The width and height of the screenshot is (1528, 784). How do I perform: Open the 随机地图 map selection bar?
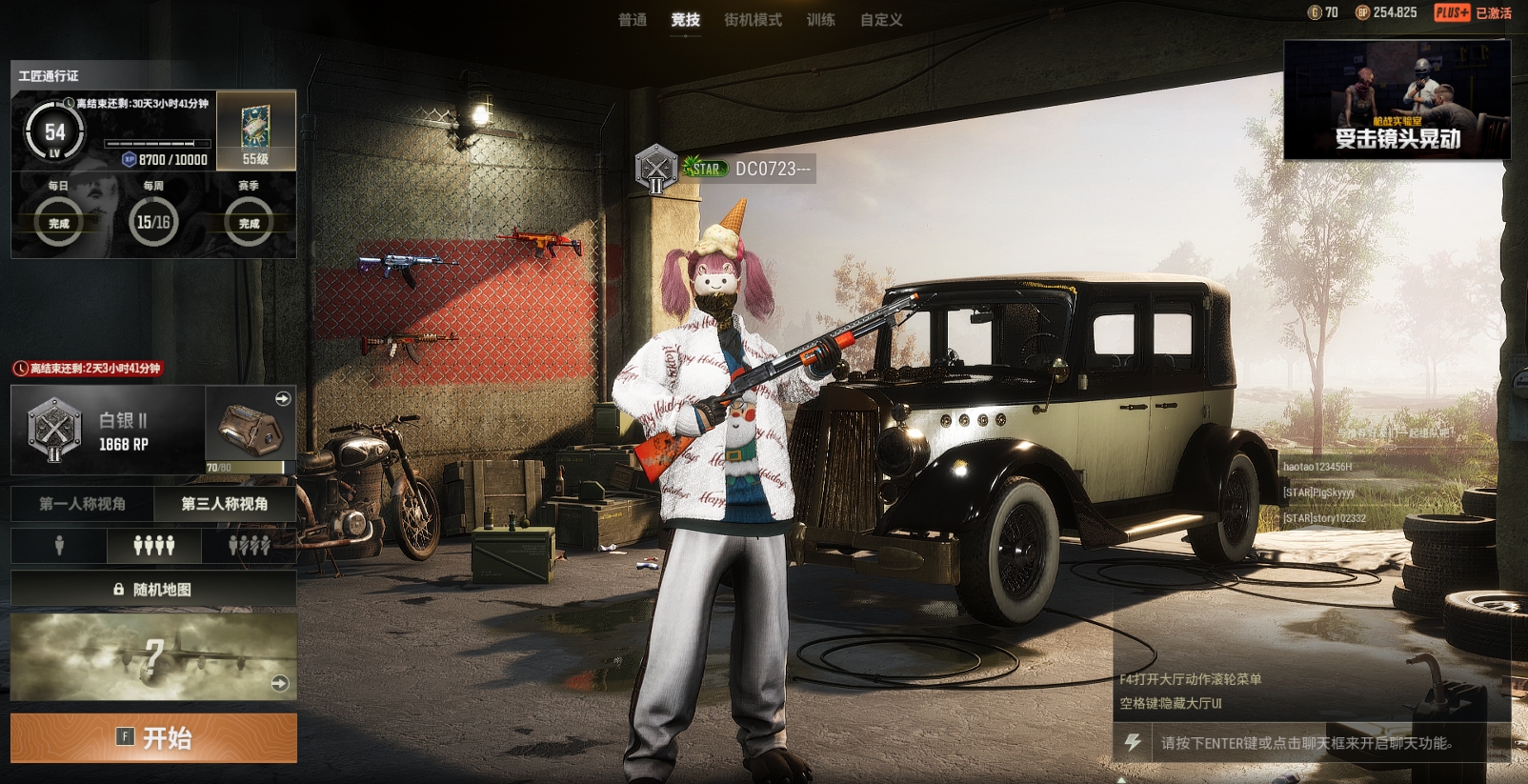(x=153, y=590)
